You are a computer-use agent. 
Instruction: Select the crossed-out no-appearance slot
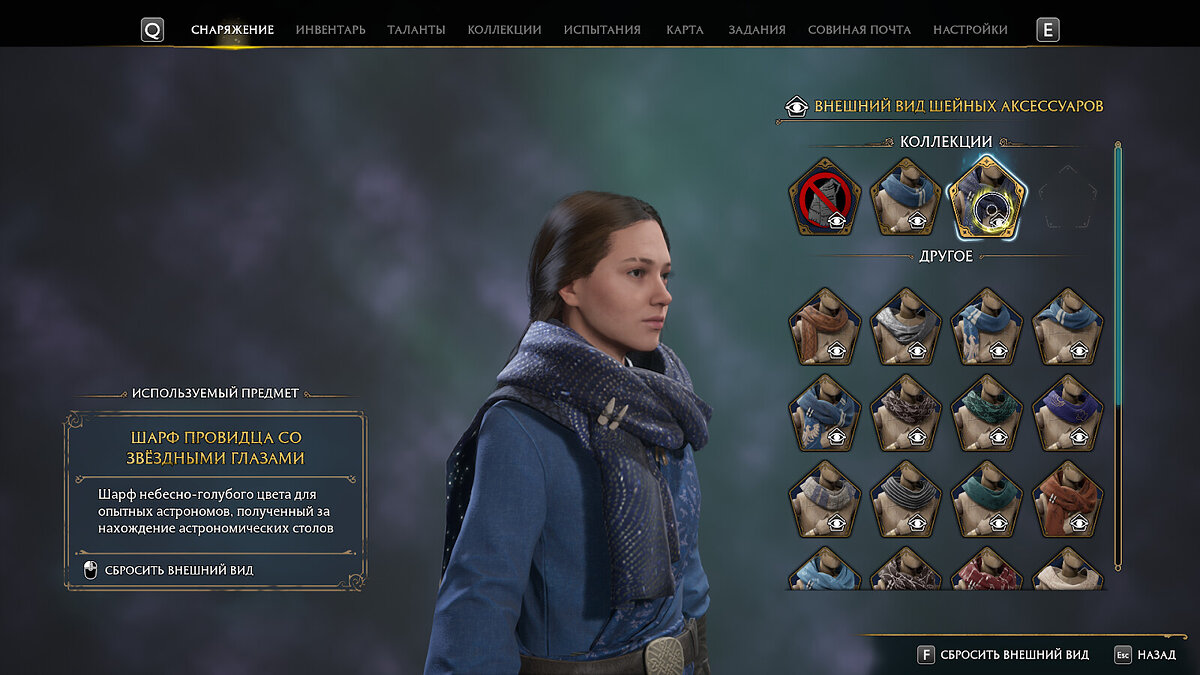[824, 197]
